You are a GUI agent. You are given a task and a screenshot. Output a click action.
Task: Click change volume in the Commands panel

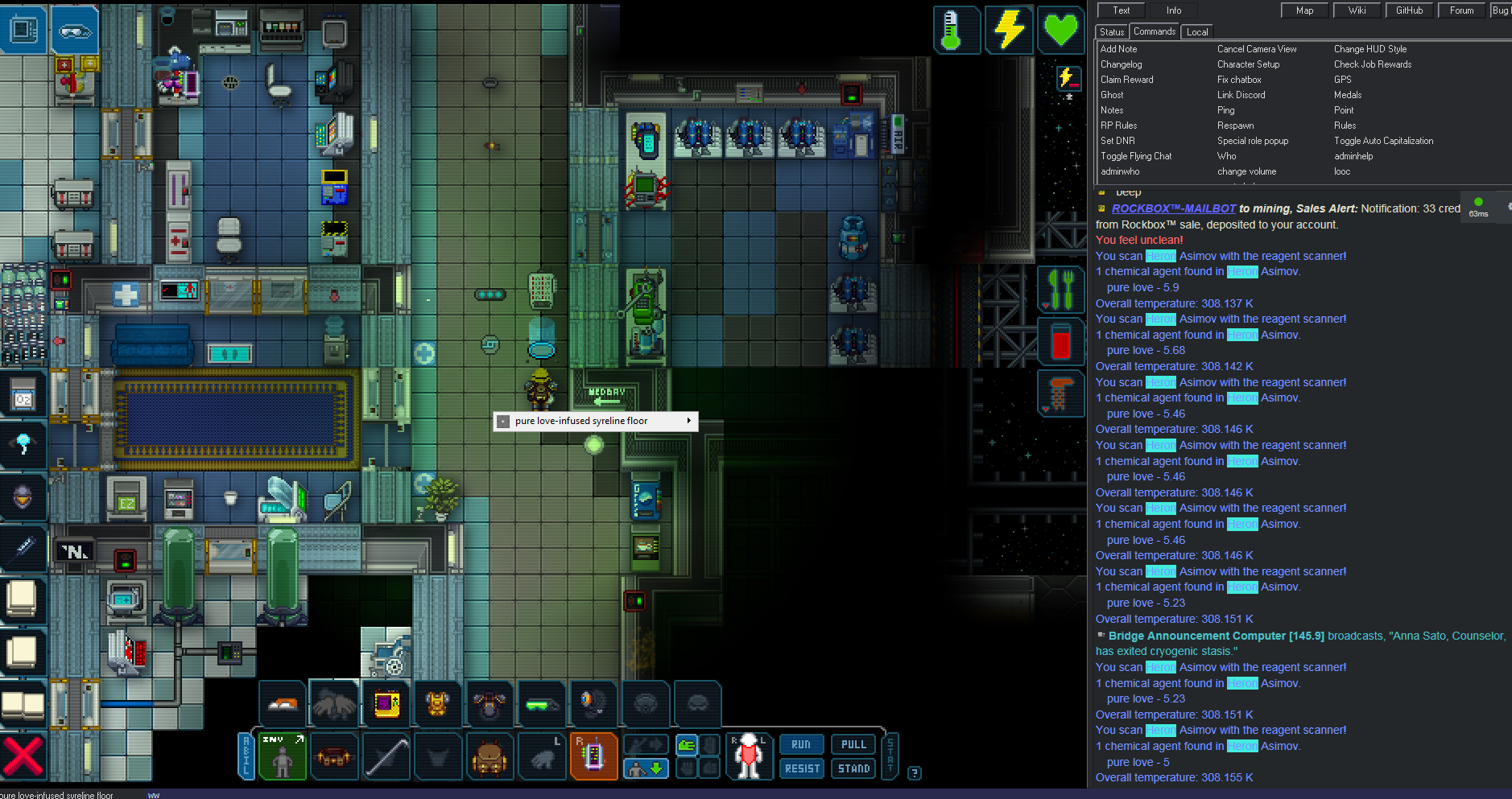click(x=1247, y=171)
